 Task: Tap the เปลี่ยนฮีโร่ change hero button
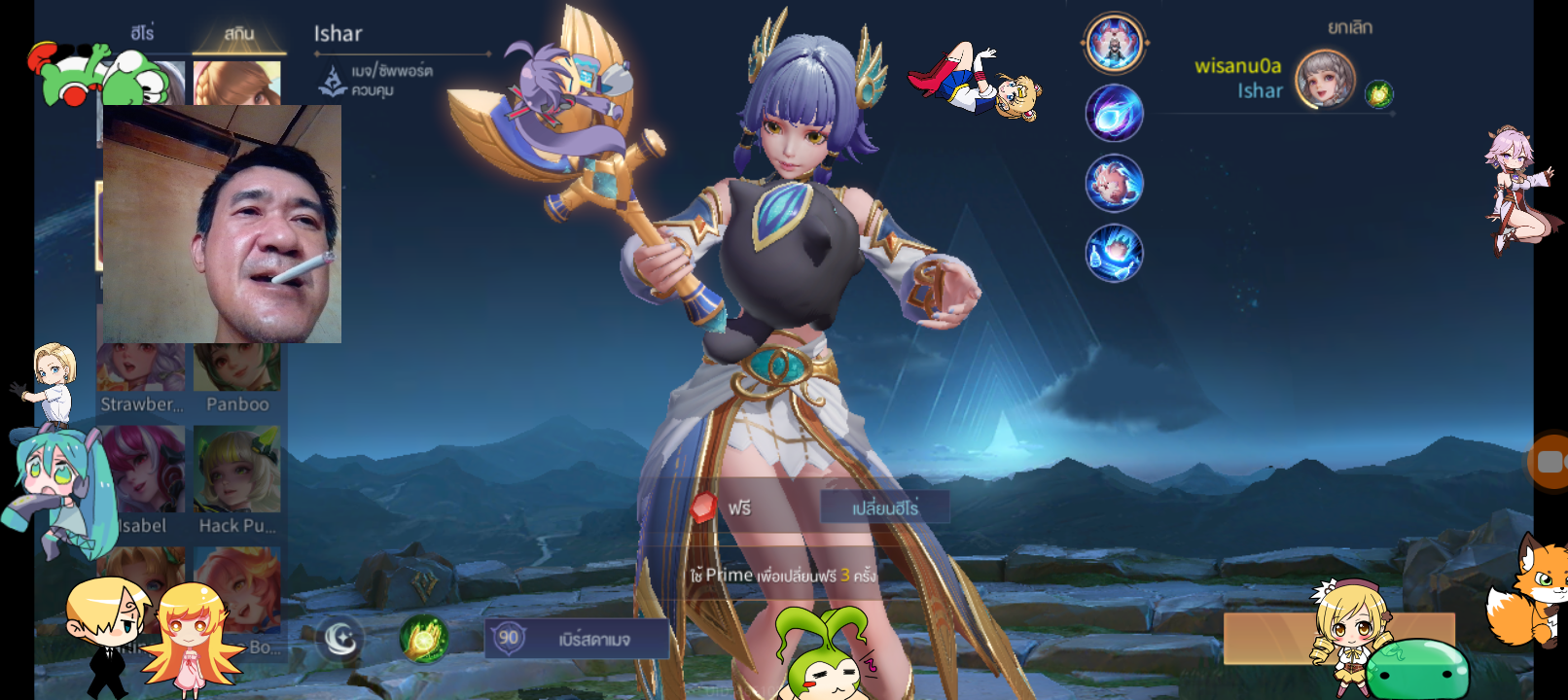tap(884, 507)
